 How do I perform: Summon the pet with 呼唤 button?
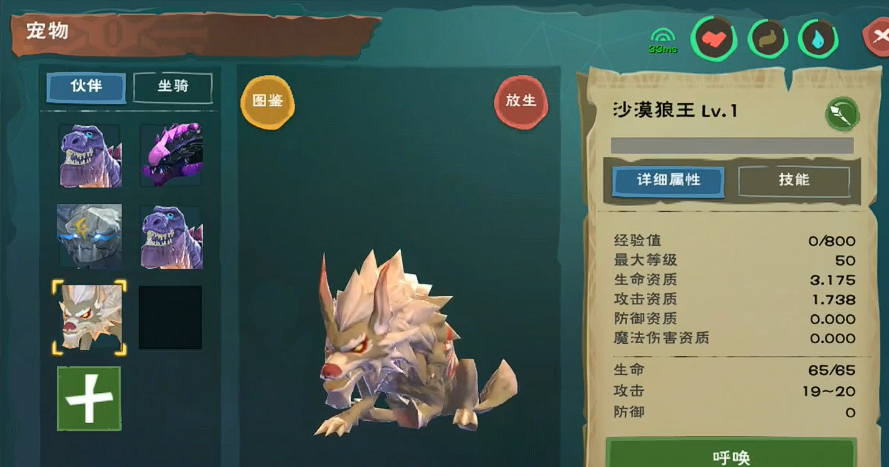[731, 455]
